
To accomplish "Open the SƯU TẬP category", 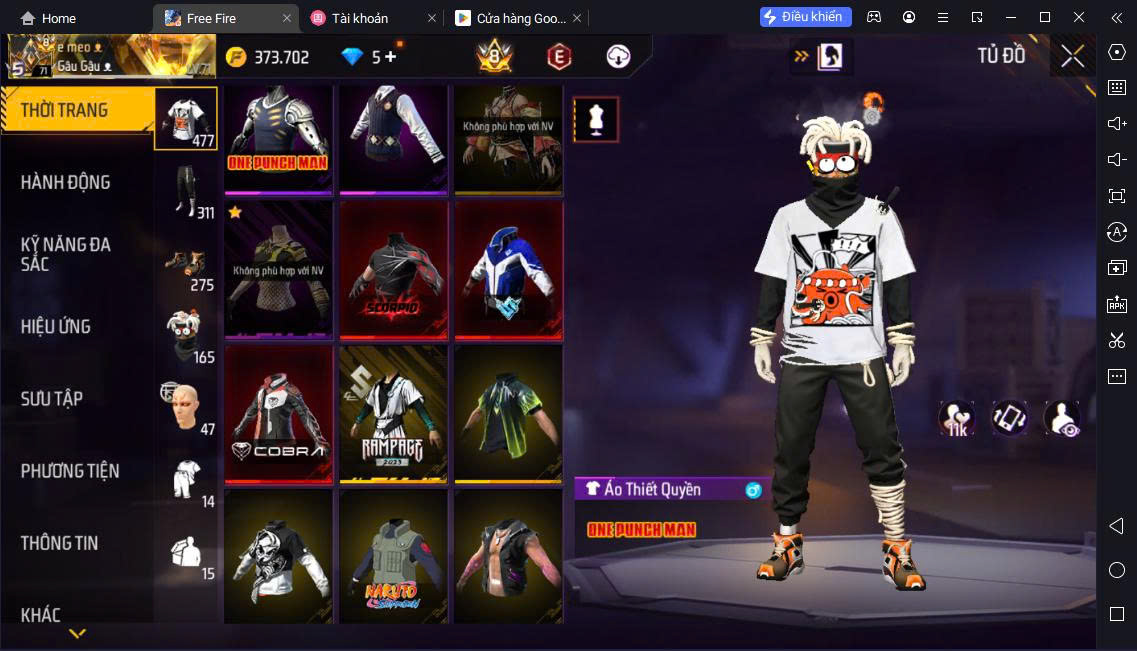I will [52, 399].
